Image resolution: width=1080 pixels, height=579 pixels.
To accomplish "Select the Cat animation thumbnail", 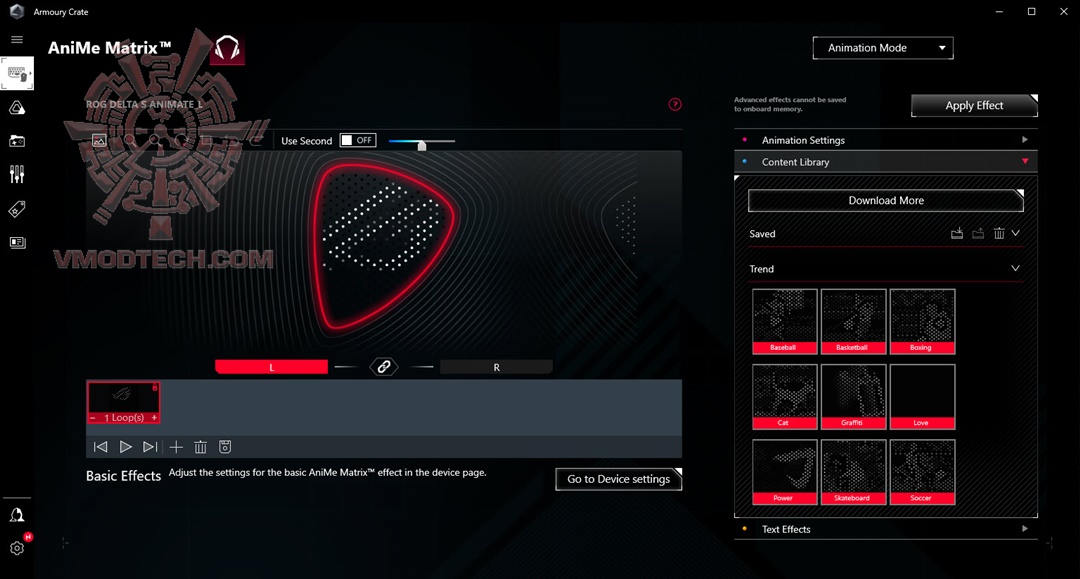I will (784, 396).
